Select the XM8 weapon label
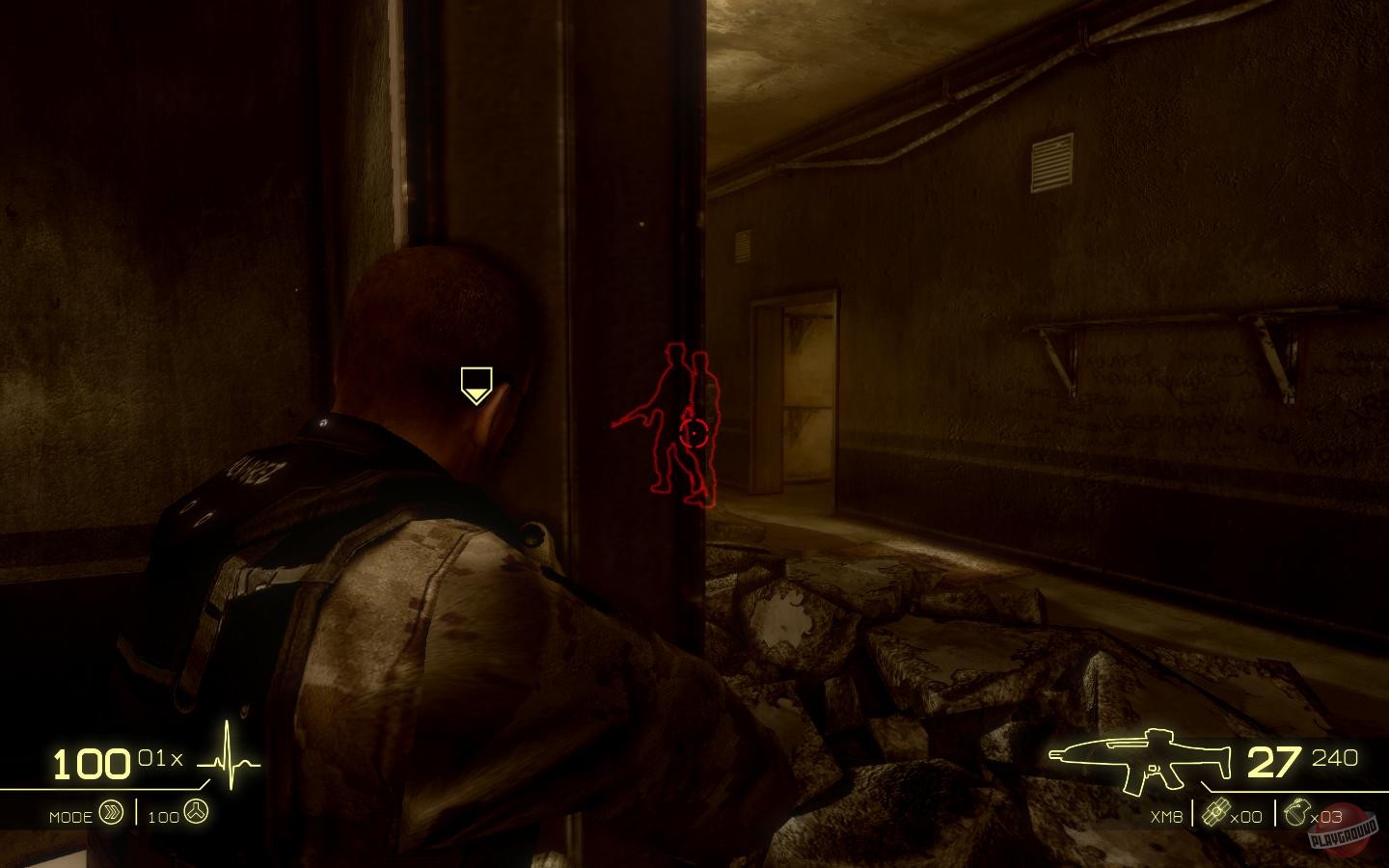1389x868 pixels. (1164, 816)
